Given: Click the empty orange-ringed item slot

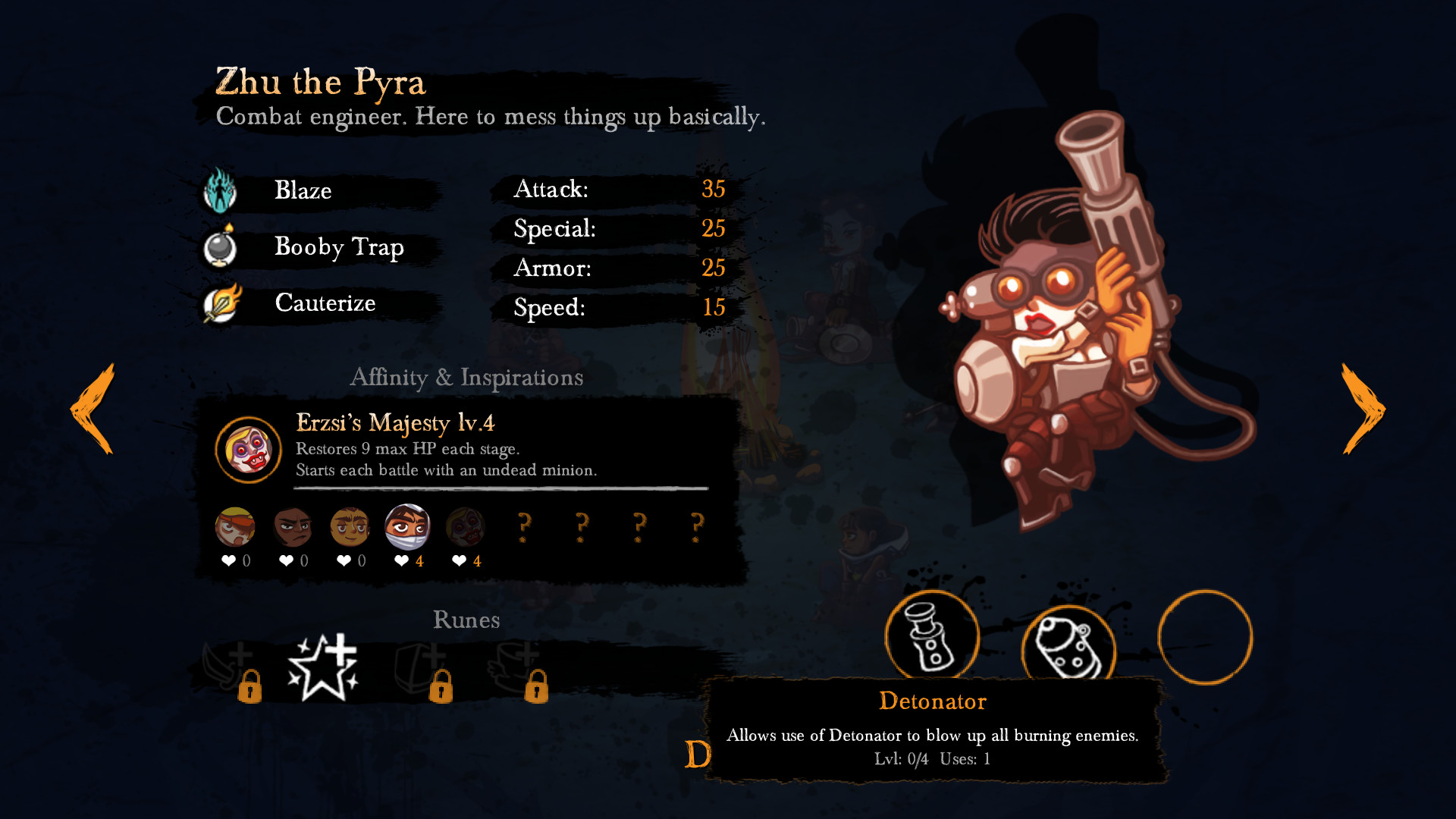Looking at the screenshot, I should [x=1205, y=637].
